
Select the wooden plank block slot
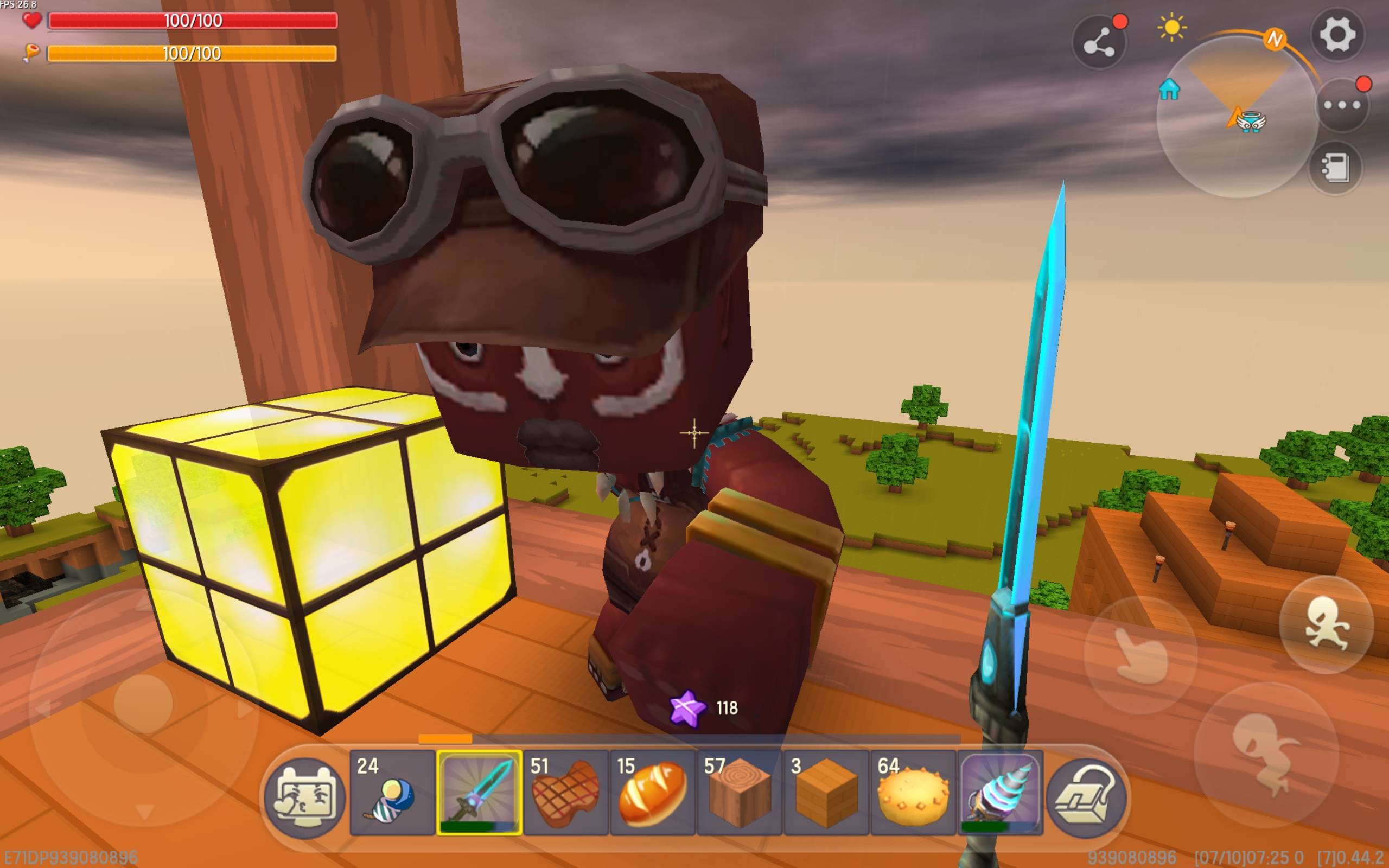pyautogui.click(x=826, y=792)
